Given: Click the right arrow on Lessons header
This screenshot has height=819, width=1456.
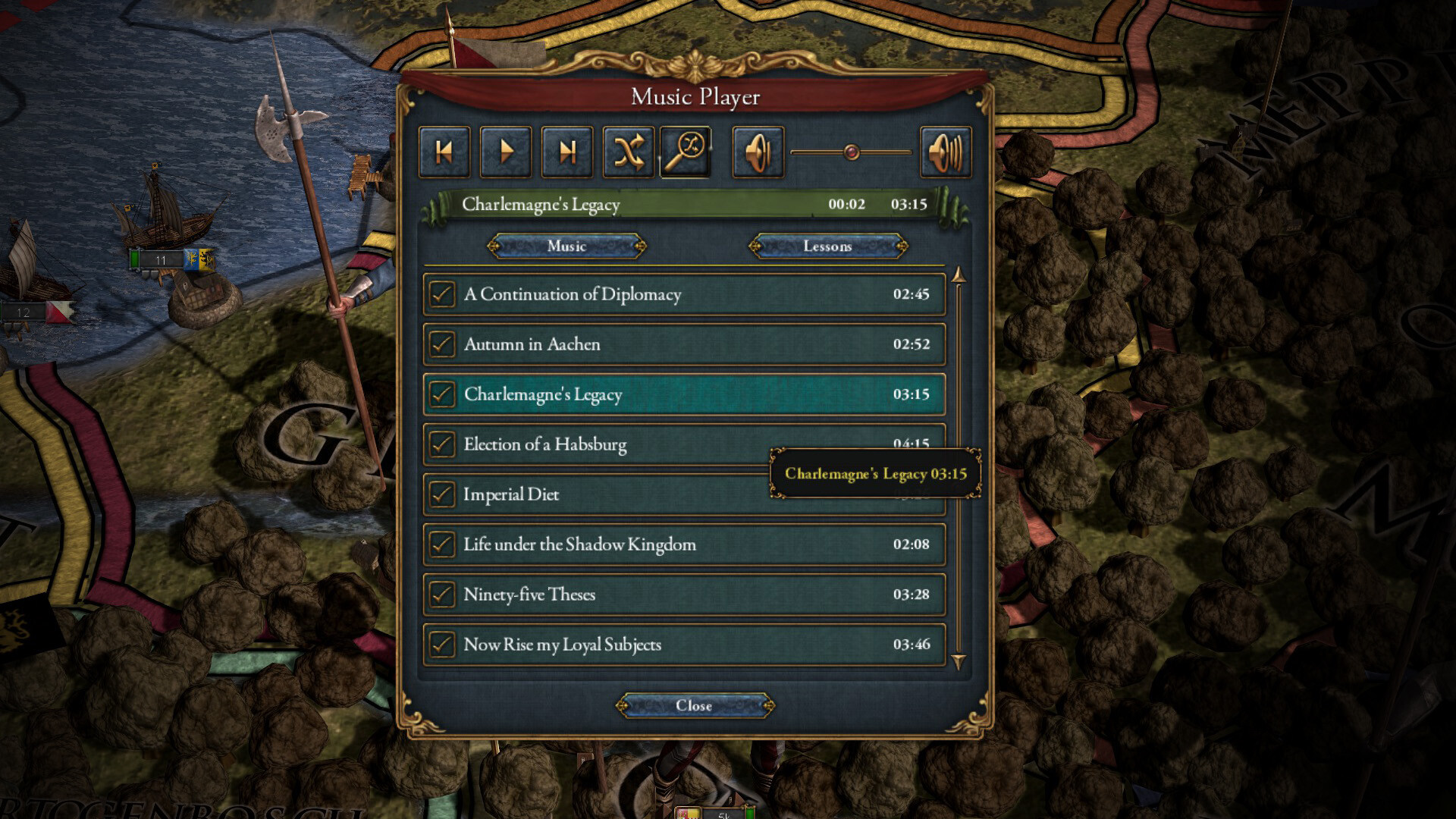Looking at the screenshot, I should pyautogui.click(x=902, y=246).
